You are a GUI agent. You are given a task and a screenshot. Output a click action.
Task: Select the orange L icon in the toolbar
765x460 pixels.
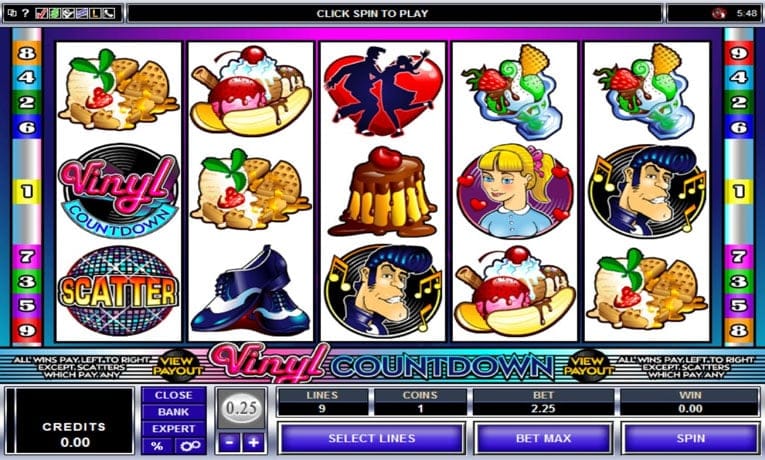tap(93, 14)
